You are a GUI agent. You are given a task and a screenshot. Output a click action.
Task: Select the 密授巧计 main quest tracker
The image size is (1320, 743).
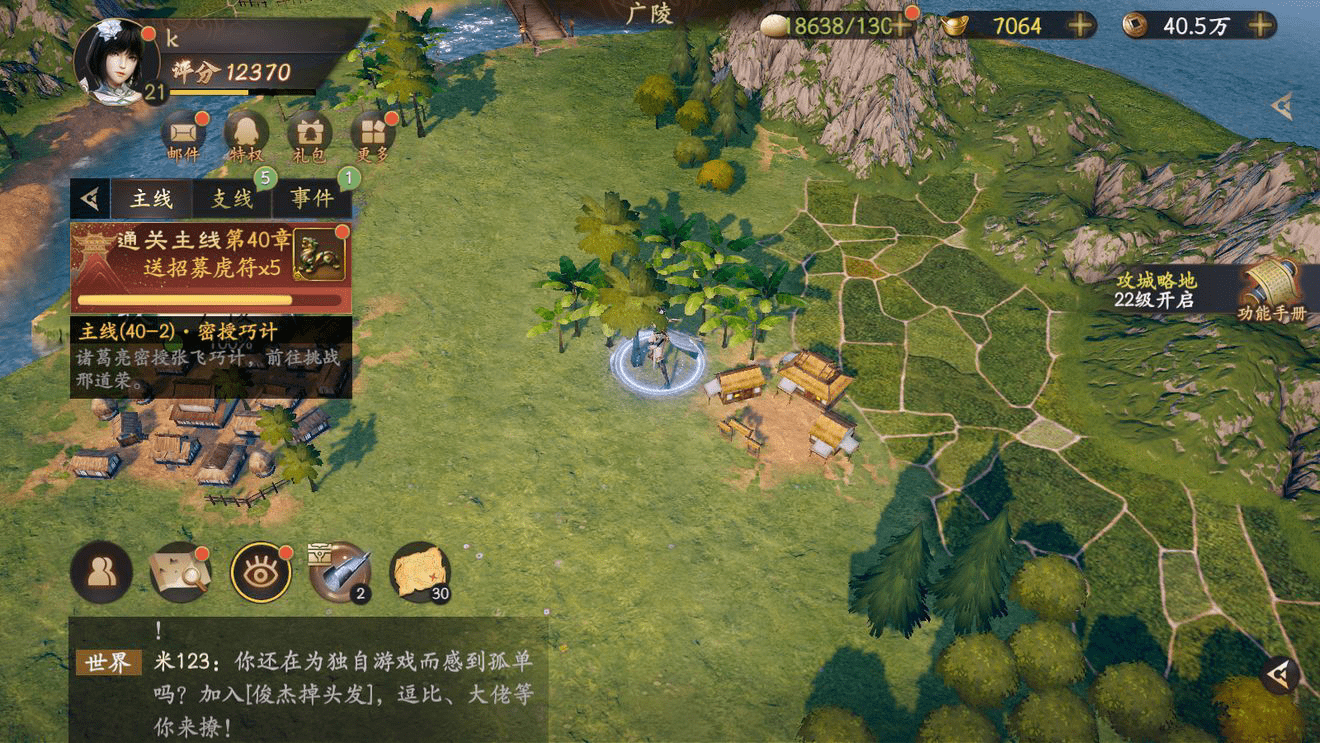click(x=210, y=357)
